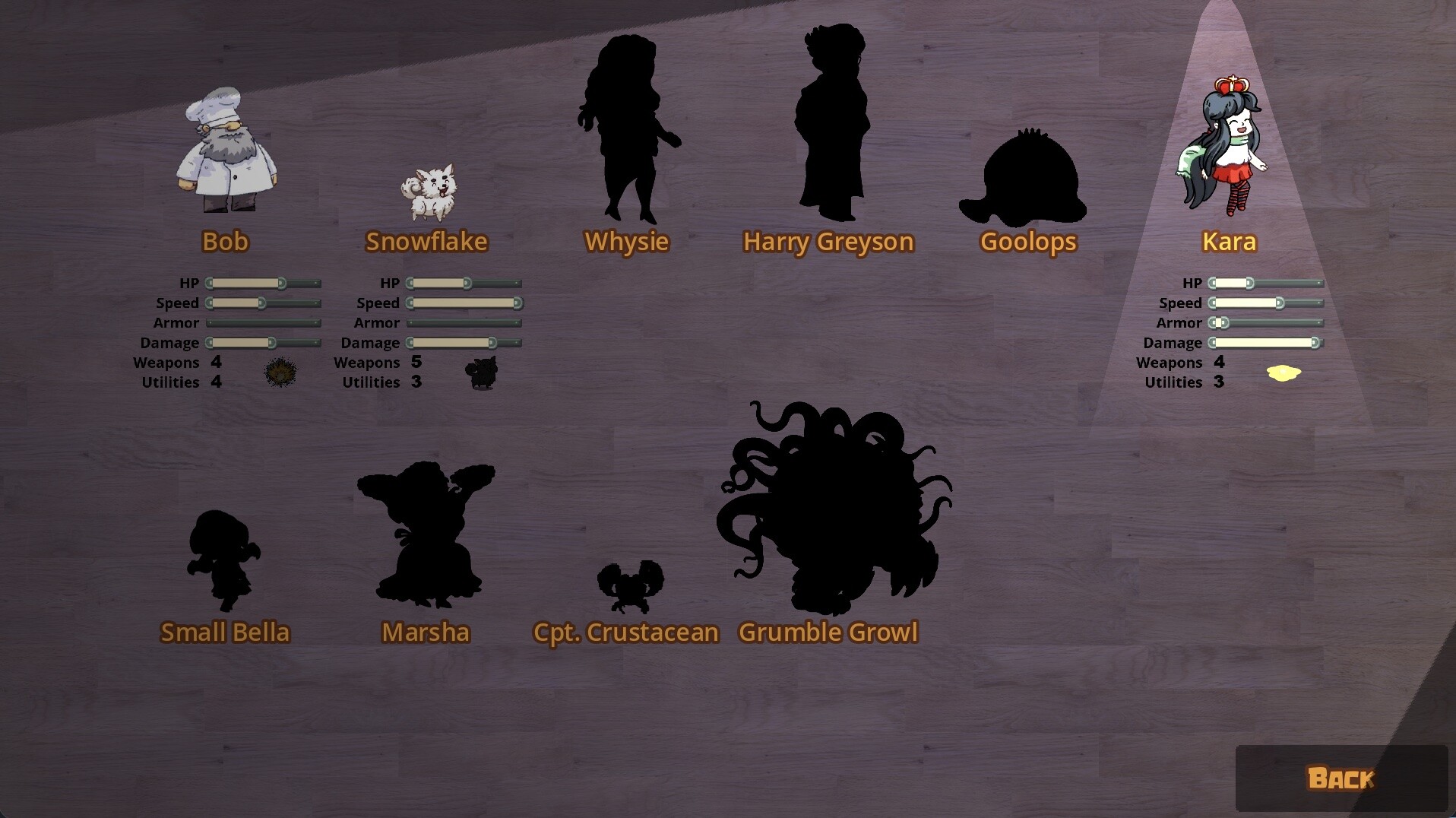The height and width of the screenshot is (818, 1456).
Task: Click Kara's golden weapon icon
Action: pos(1284,373)
